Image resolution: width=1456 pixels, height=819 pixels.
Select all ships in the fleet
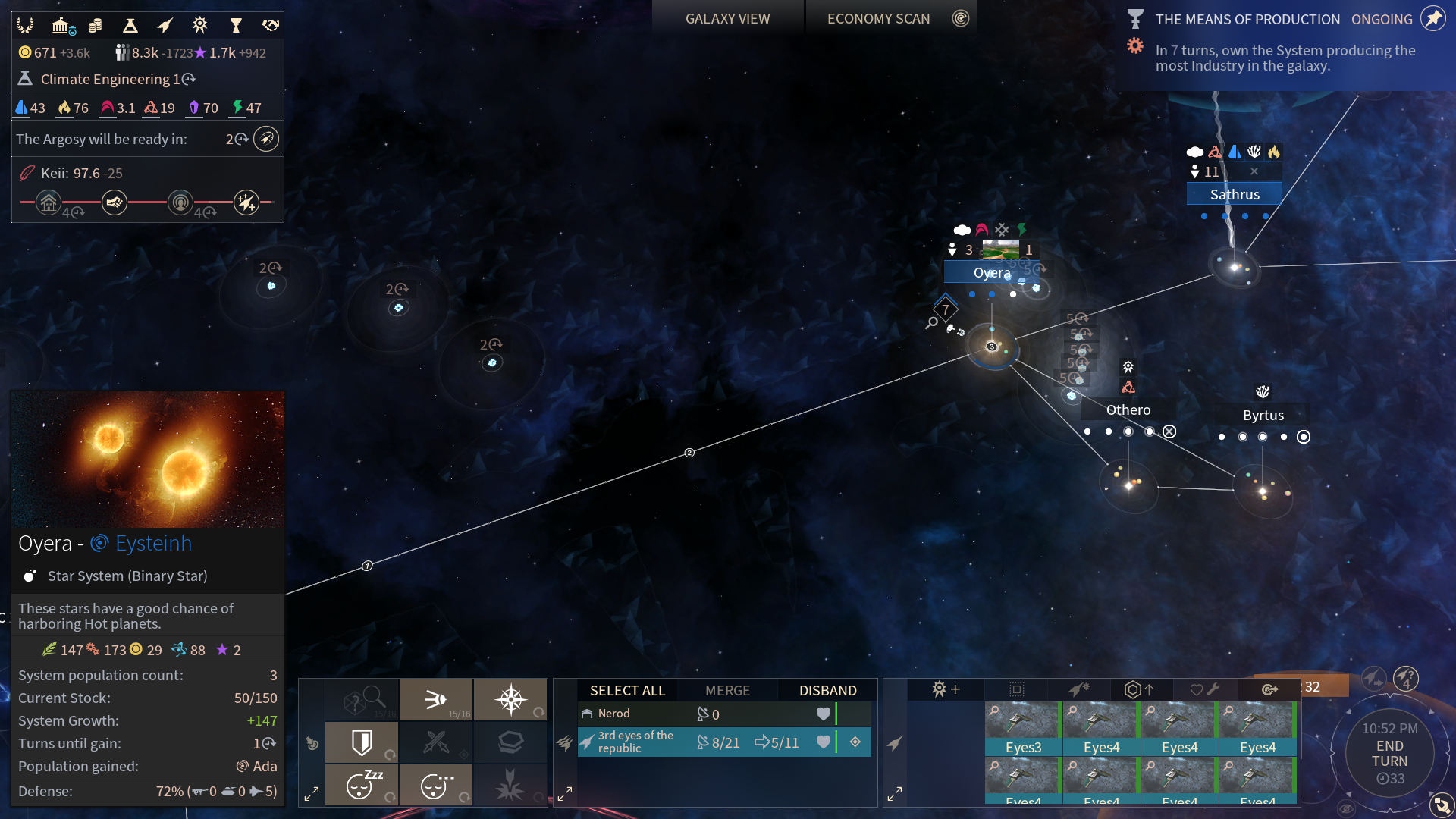coord(627,690)
